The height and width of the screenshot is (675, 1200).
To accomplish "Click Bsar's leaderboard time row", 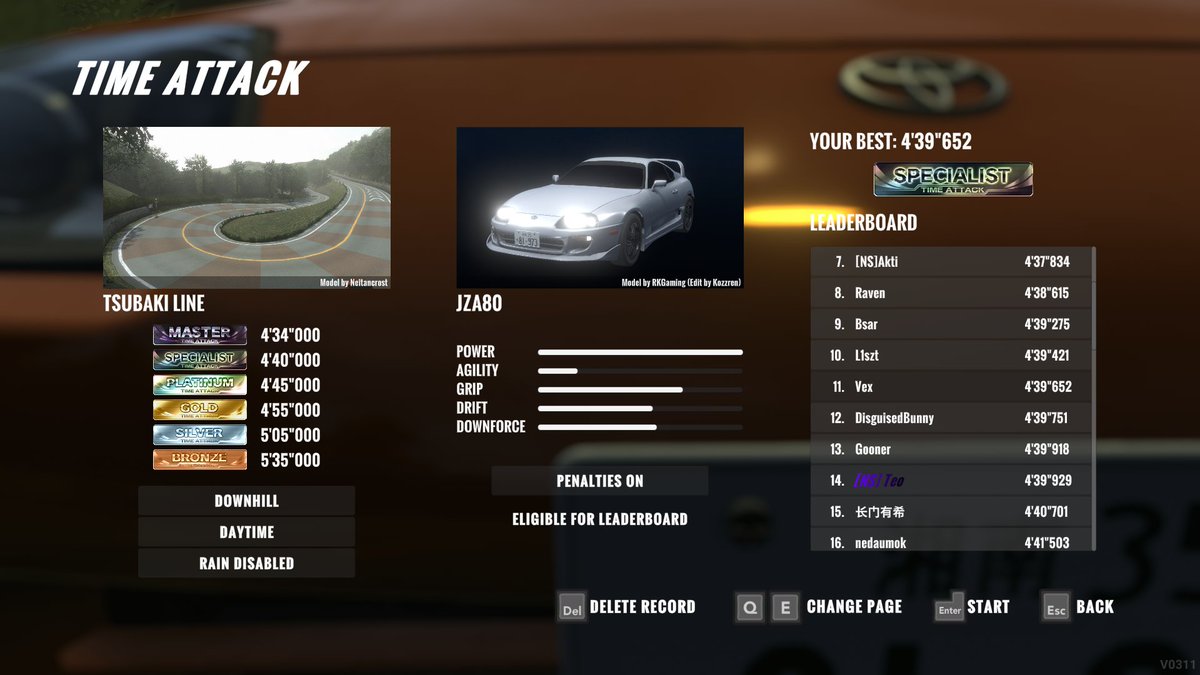I will 950,324.
